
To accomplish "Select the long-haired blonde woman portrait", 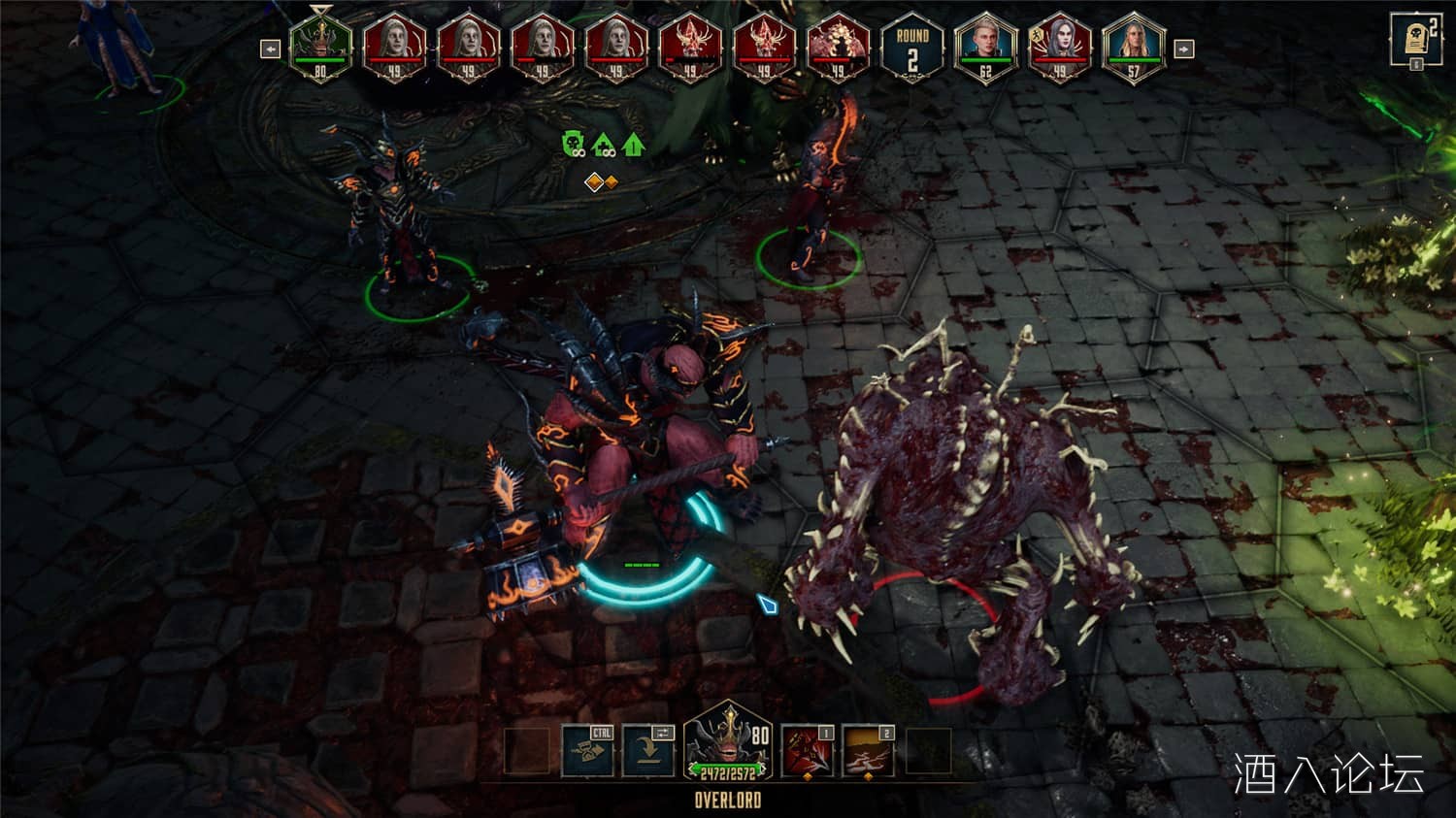I will (x=1133, y=47).
